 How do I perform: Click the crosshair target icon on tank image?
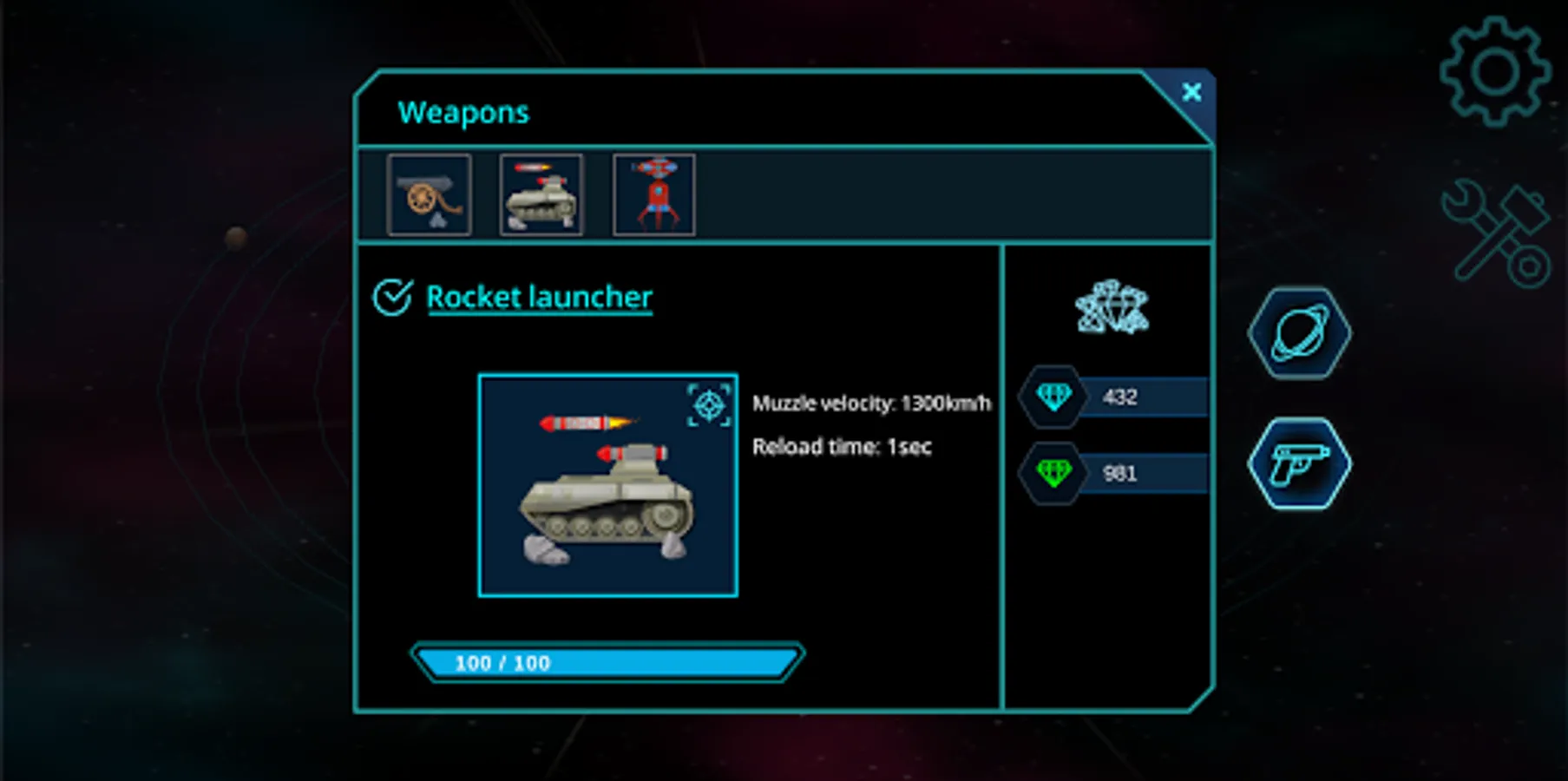point(709,405)
